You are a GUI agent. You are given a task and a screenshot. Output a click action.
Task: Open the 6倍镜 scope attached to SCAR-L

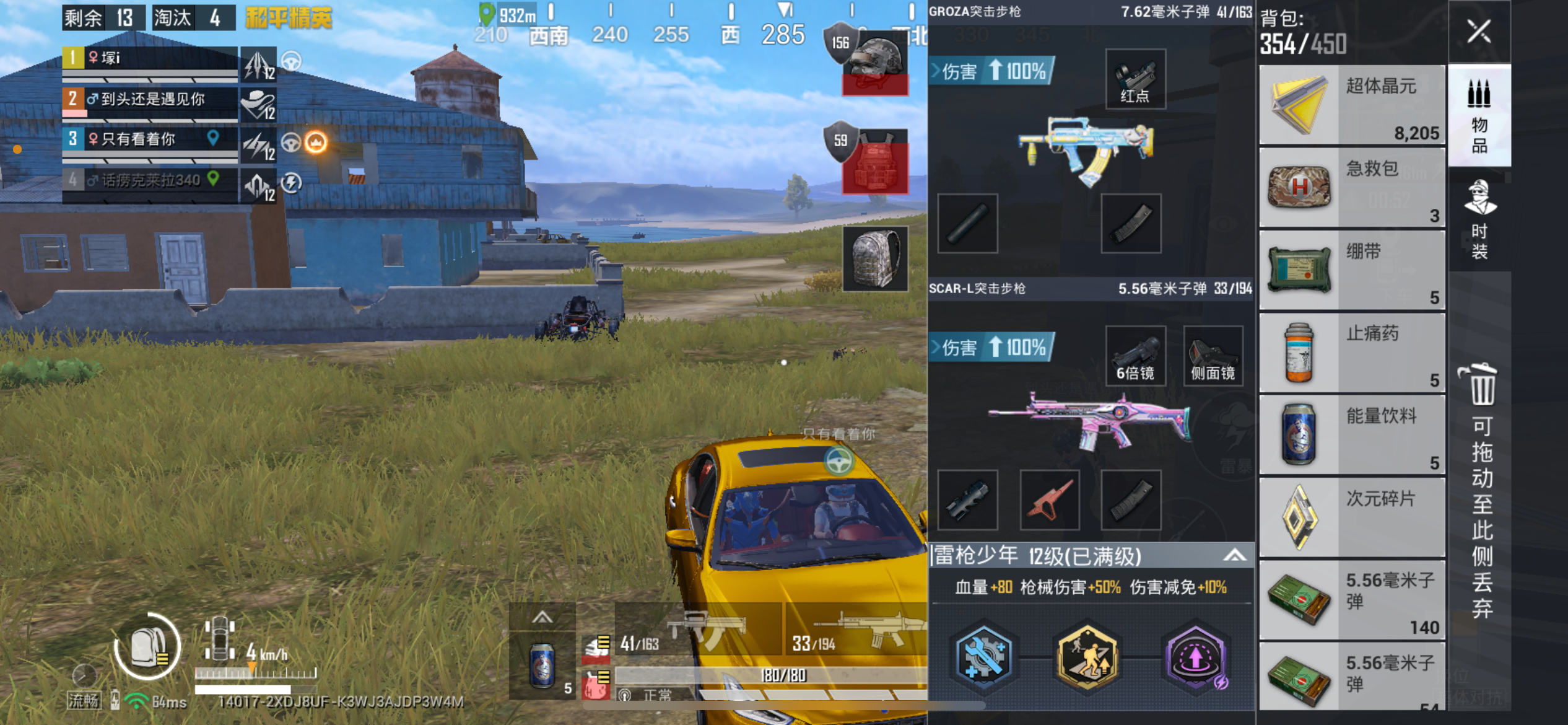(1136, 355)
